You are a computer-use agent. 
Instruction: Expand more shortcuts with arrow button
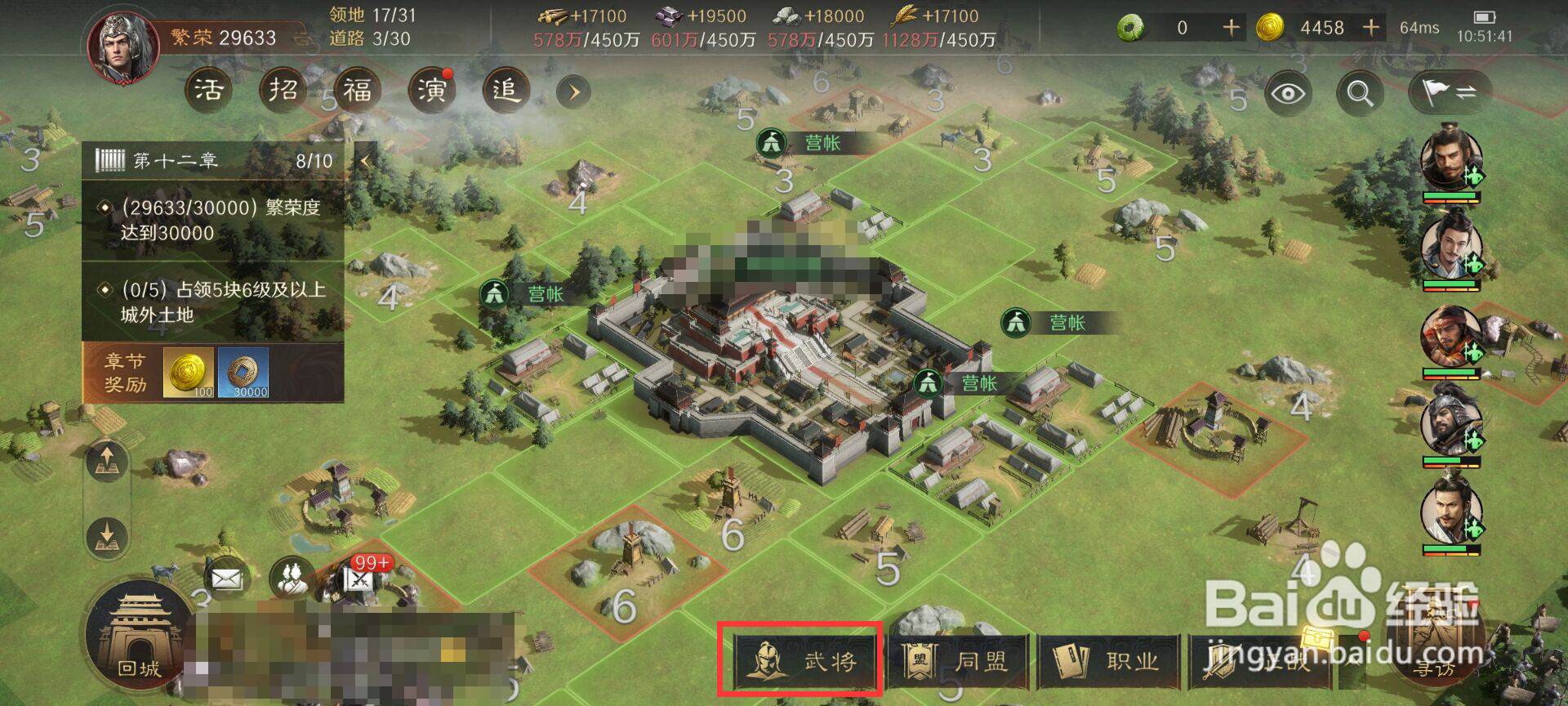click(x=573, y=92)
